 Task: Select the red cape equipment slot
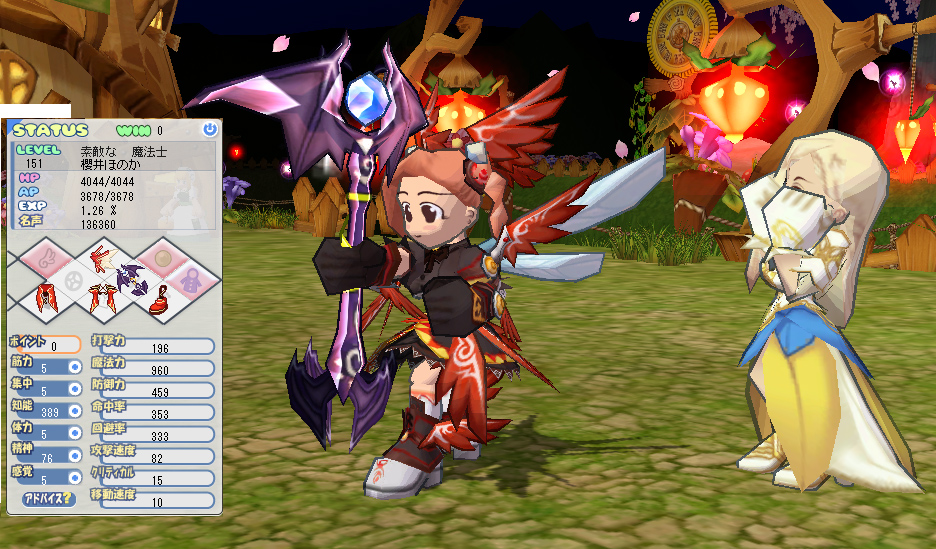click(x=47, y=299)
